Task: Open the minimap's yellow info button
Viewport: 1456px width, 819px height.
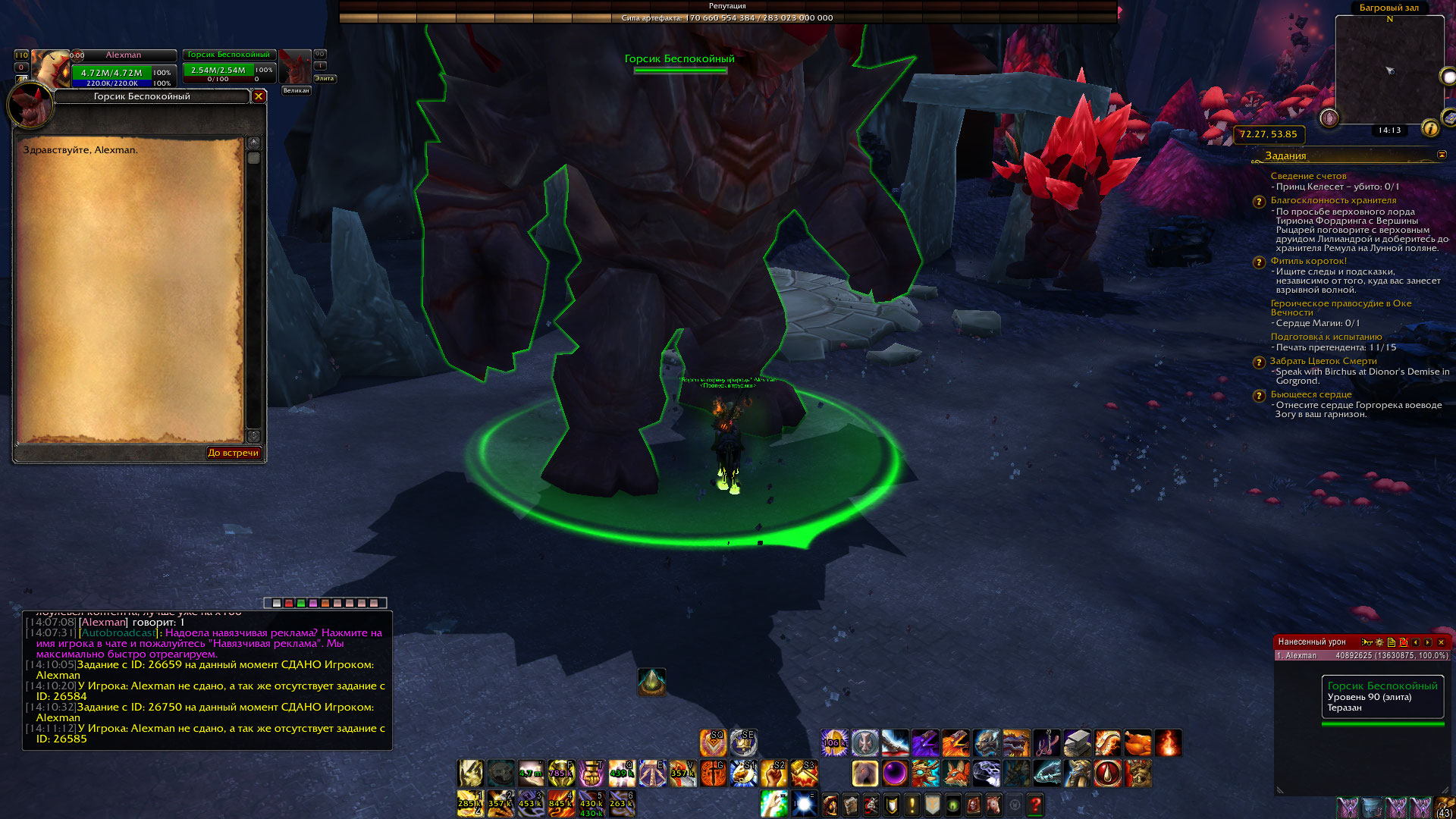Action: [x=1430, y=128]
